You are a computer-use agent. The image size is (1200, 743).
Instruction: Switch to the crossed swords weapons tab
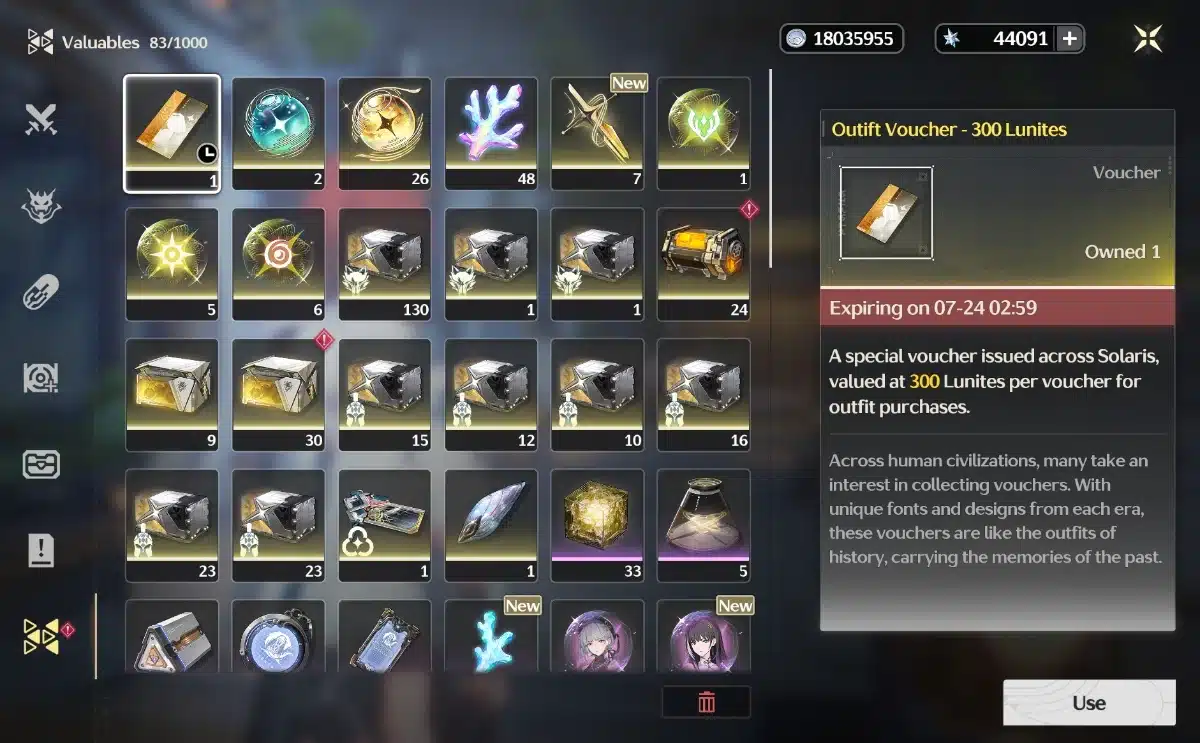(42, 121)
